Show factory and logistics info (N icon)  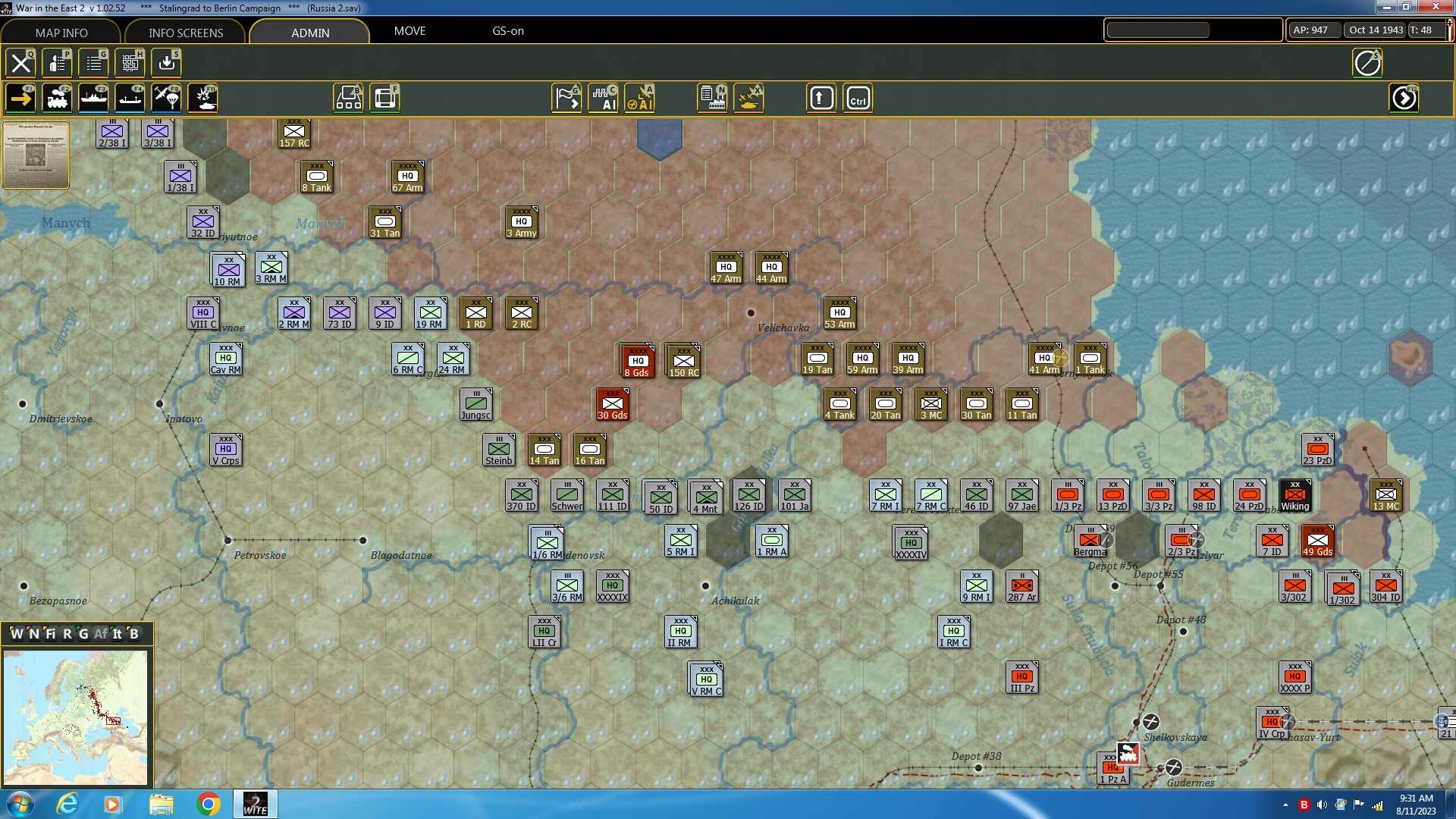click(711, 97)
